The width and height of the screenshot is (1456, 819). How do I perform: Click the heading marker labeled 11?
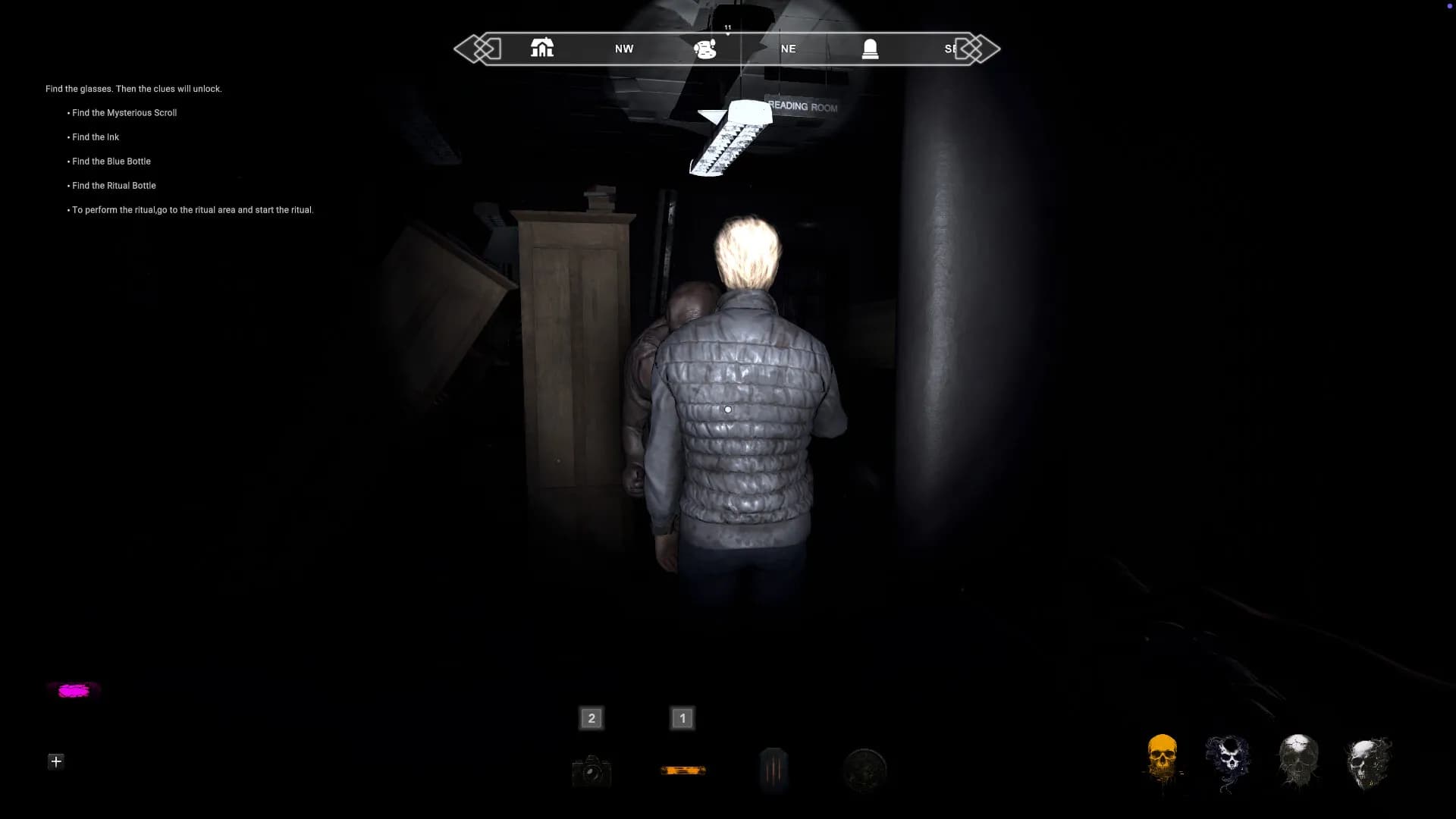click(726, 27)
